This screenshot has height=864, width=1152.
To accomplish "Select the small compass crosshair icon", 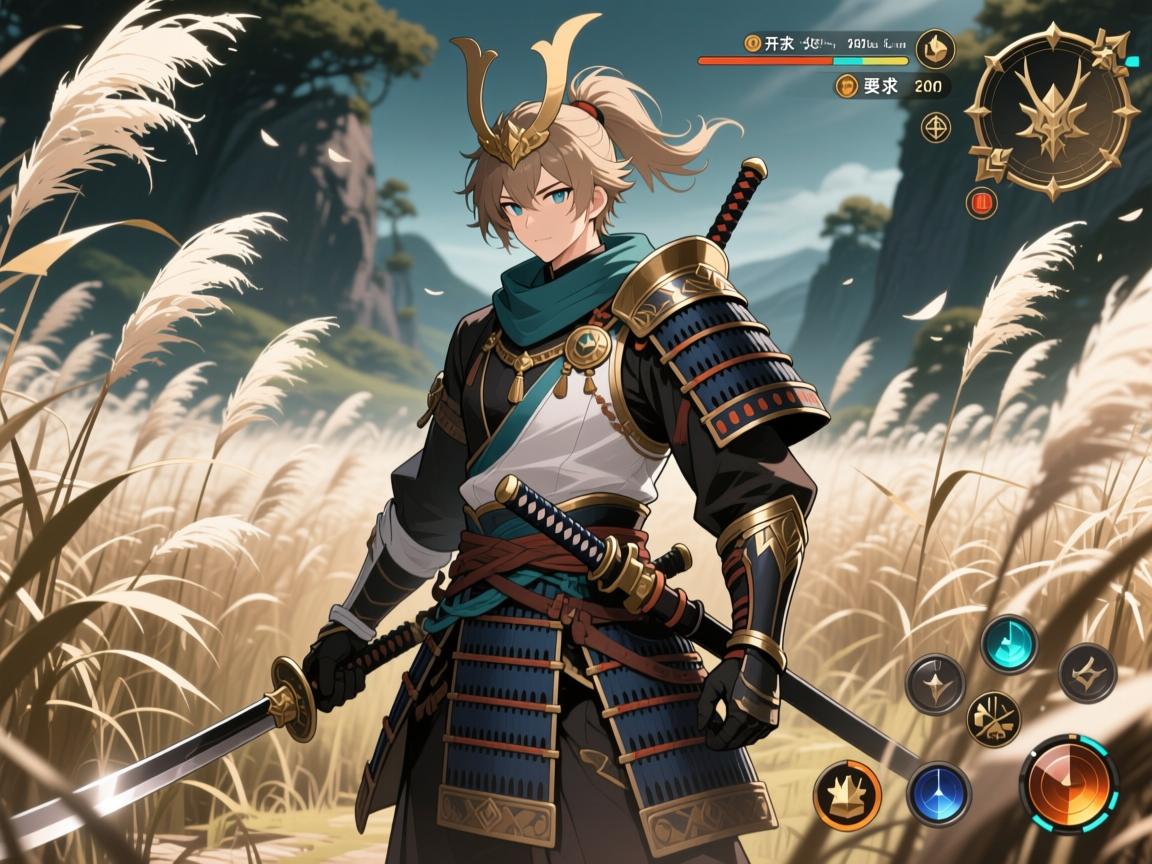I will point(936,127).
